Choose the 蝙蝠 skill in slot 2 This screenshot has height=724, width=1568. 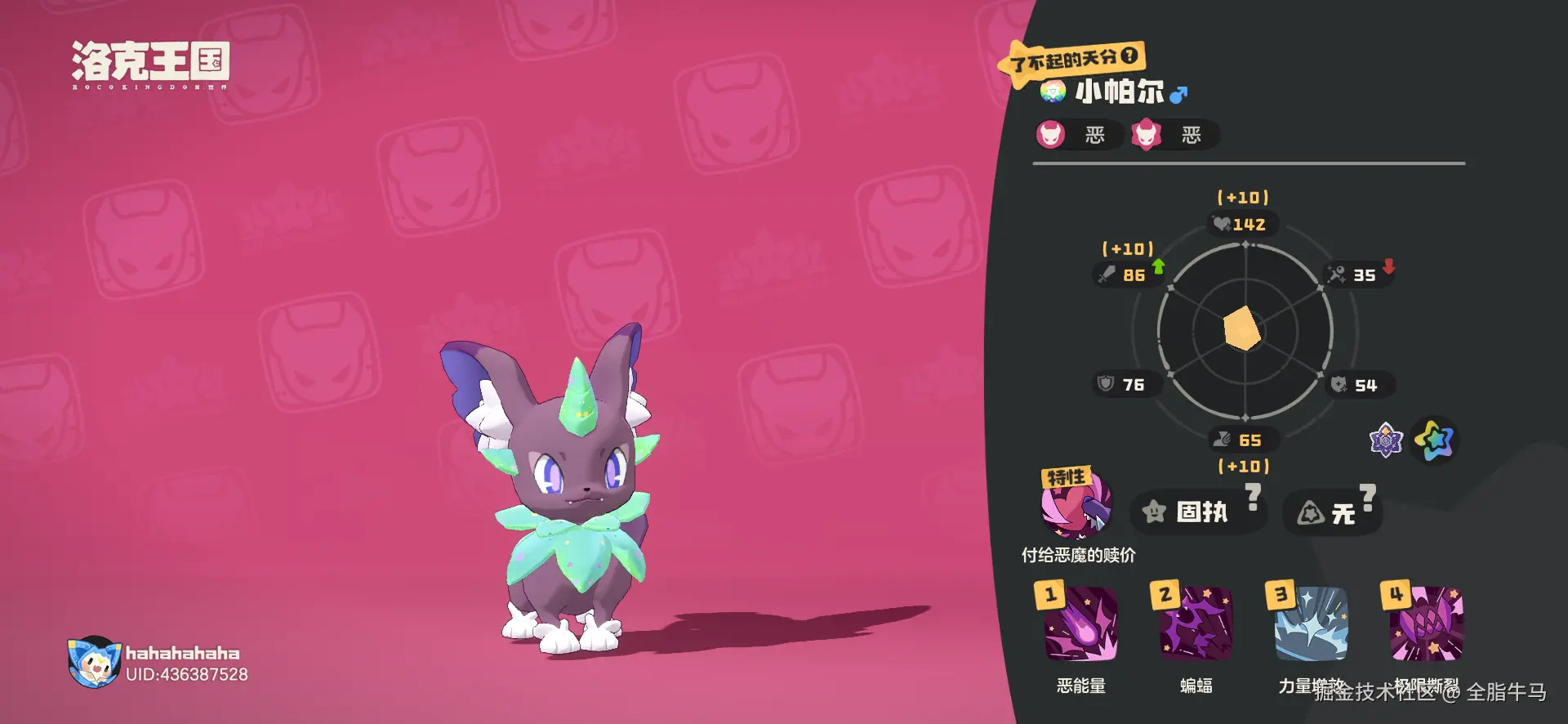click(1196, 623)
